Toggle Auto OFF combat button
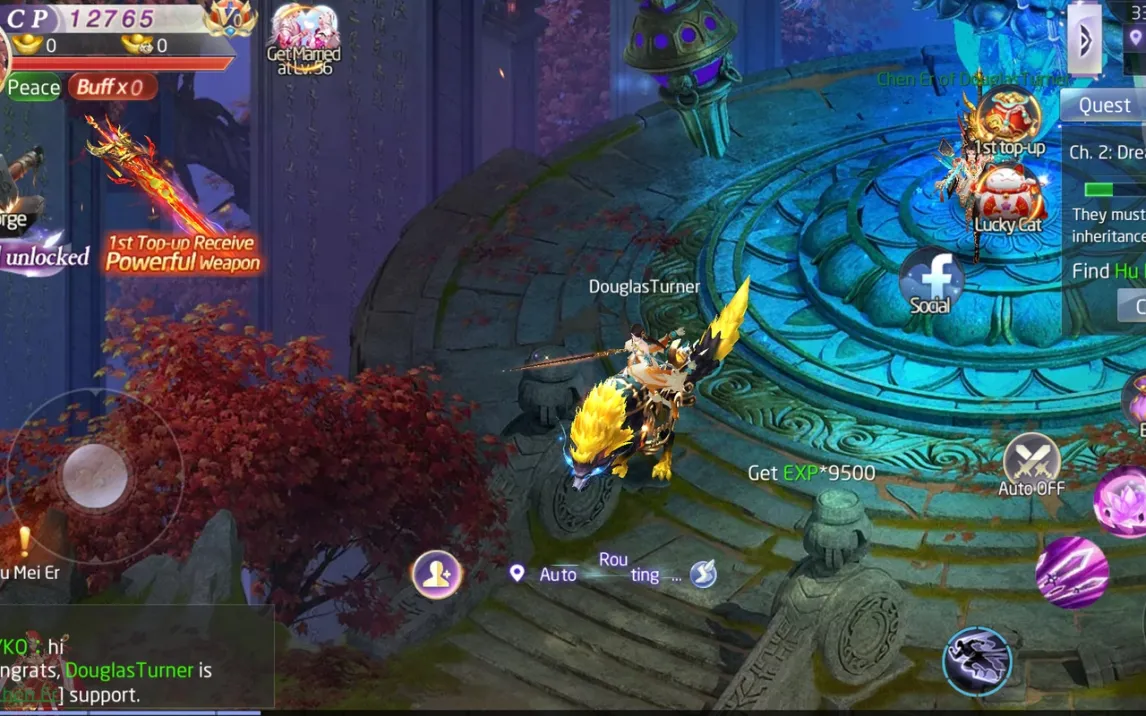 pyautogui.click(x=1031, y=465)
